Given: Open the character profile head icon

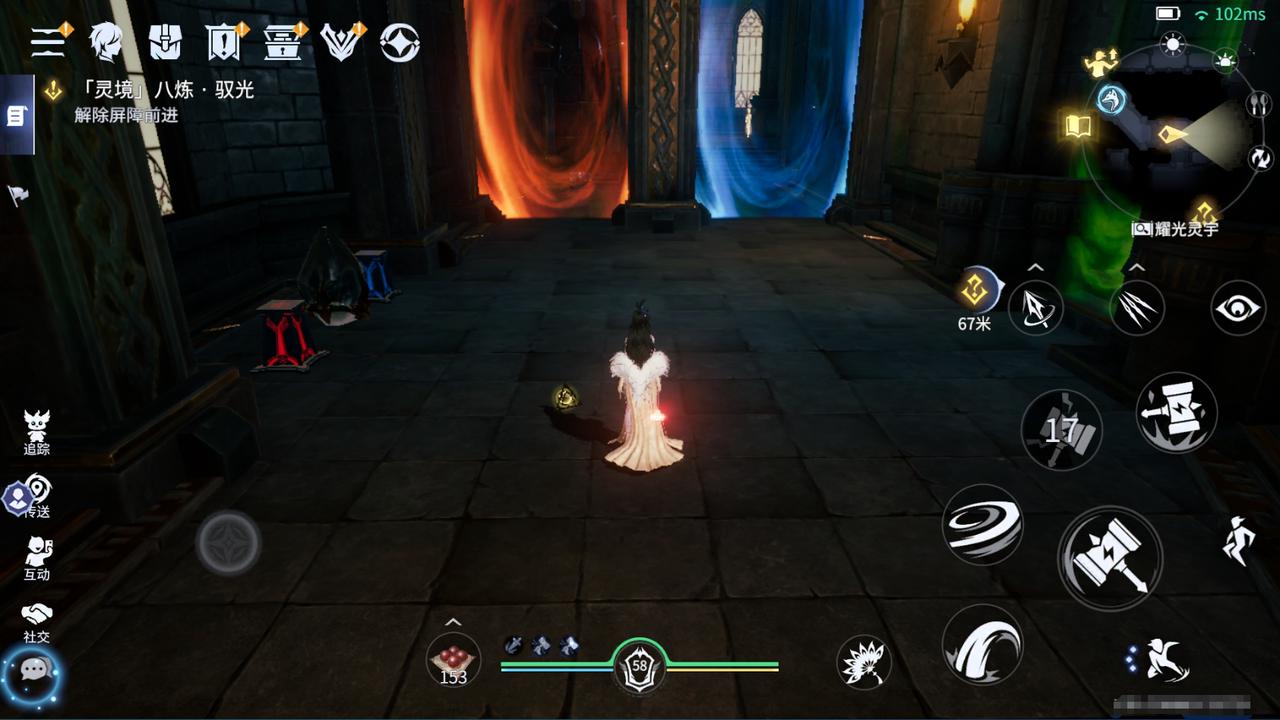Looking at the screenshot, I should click(105, 42).
